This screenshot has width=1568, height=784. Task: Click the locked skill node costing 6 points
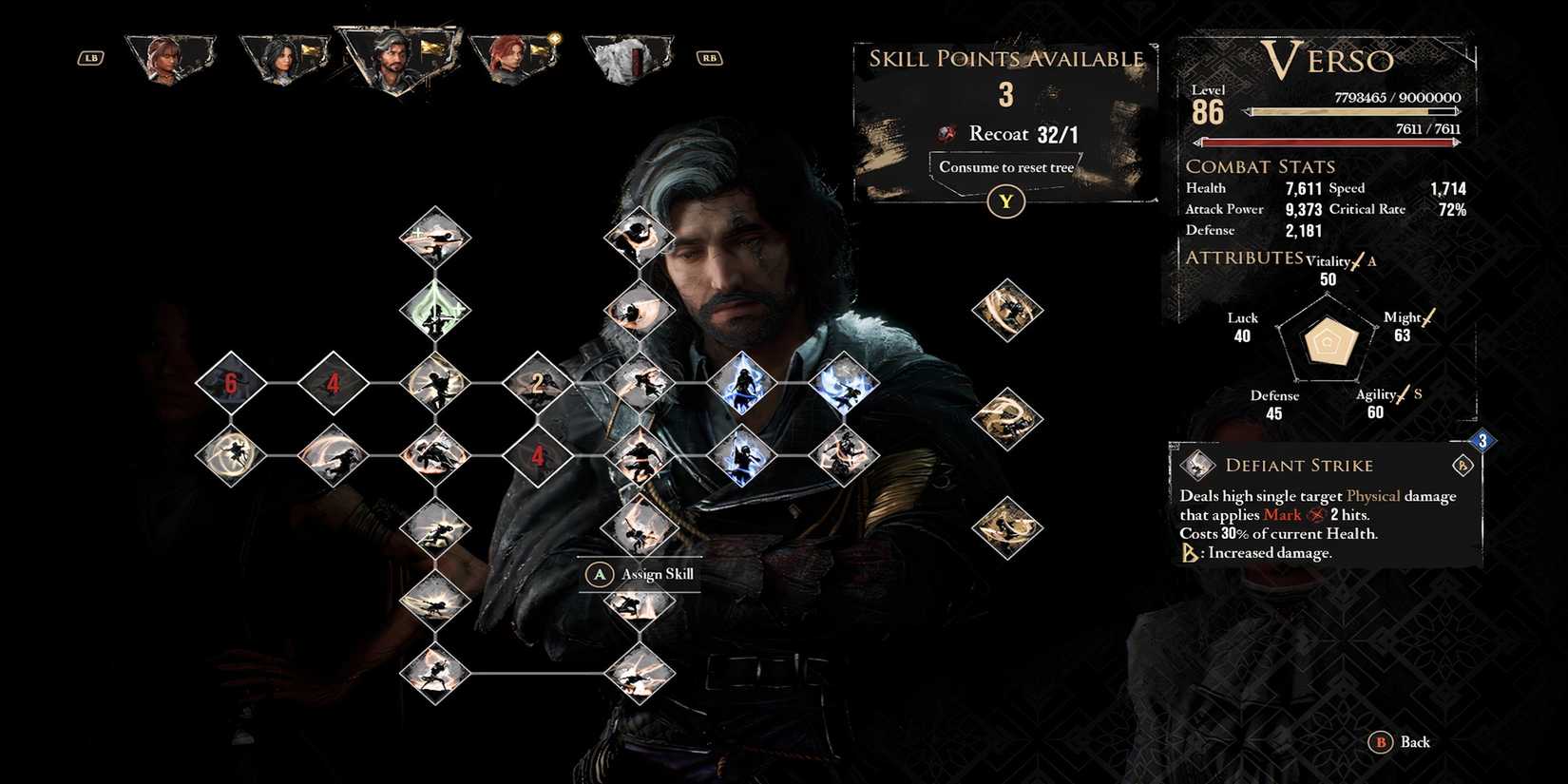(230, 385)
